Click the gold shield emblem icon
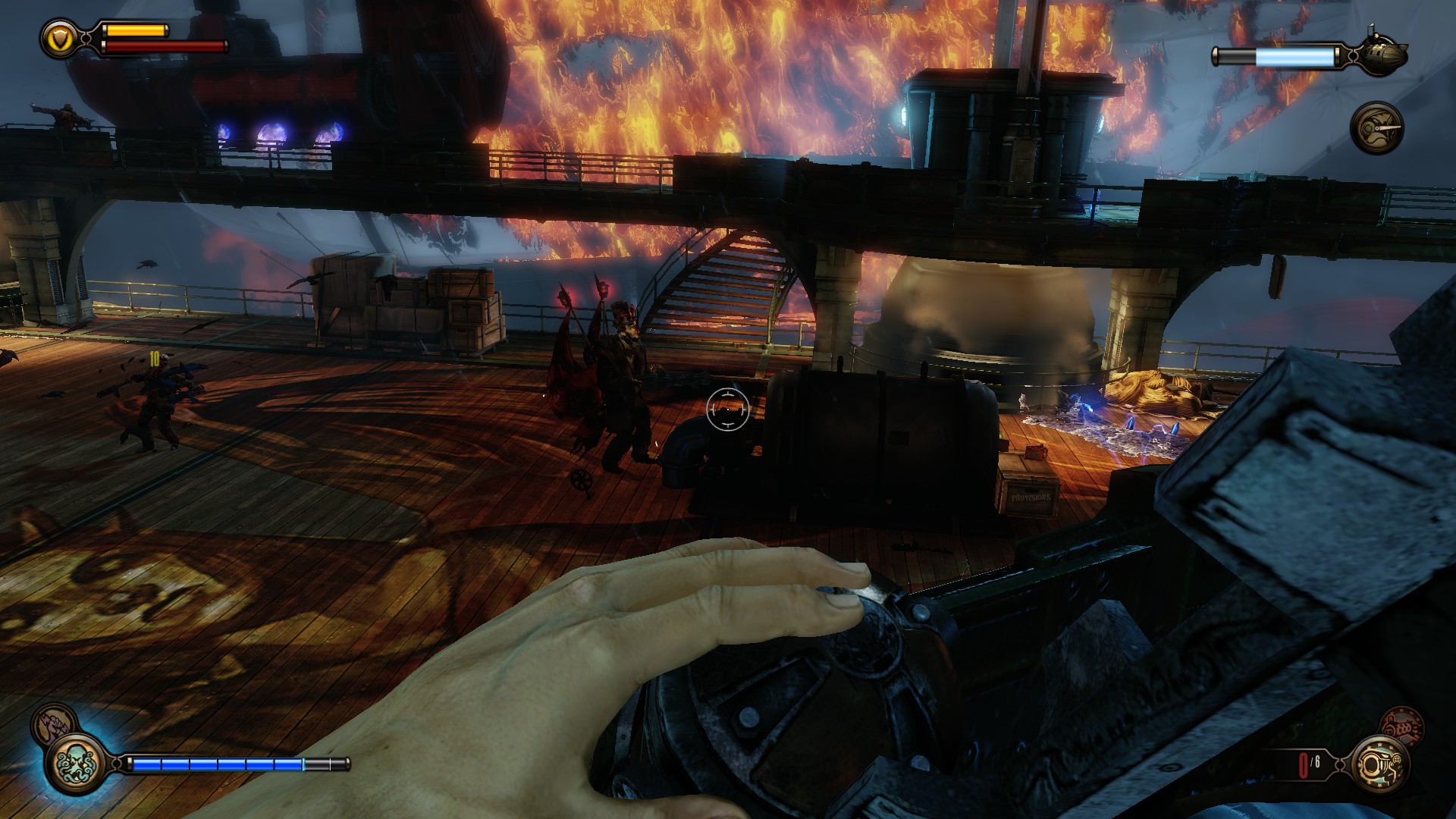 [x=58, y=38]
